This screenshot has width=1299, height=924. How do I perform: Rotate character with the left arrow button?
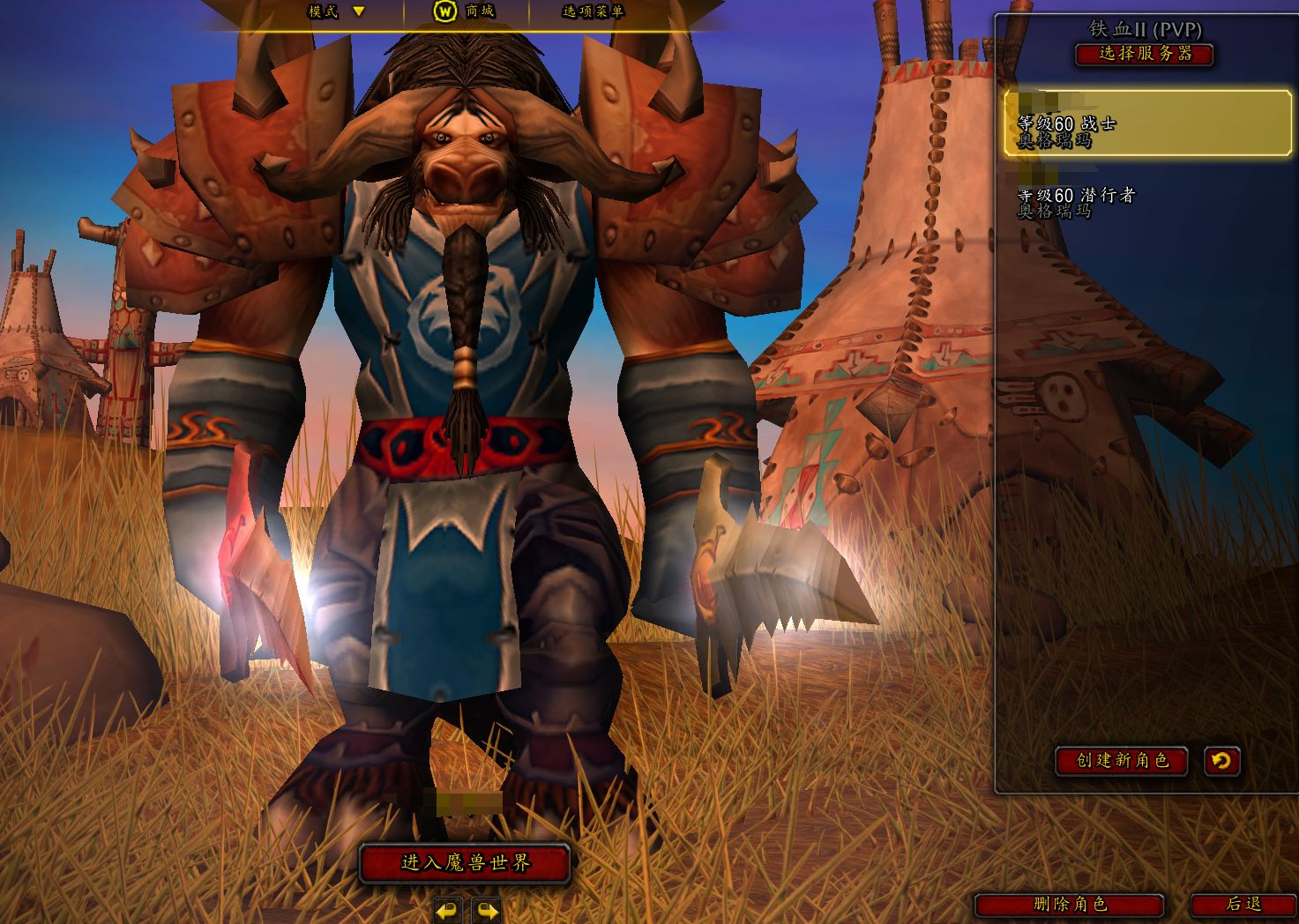click(x=448, y=910)
